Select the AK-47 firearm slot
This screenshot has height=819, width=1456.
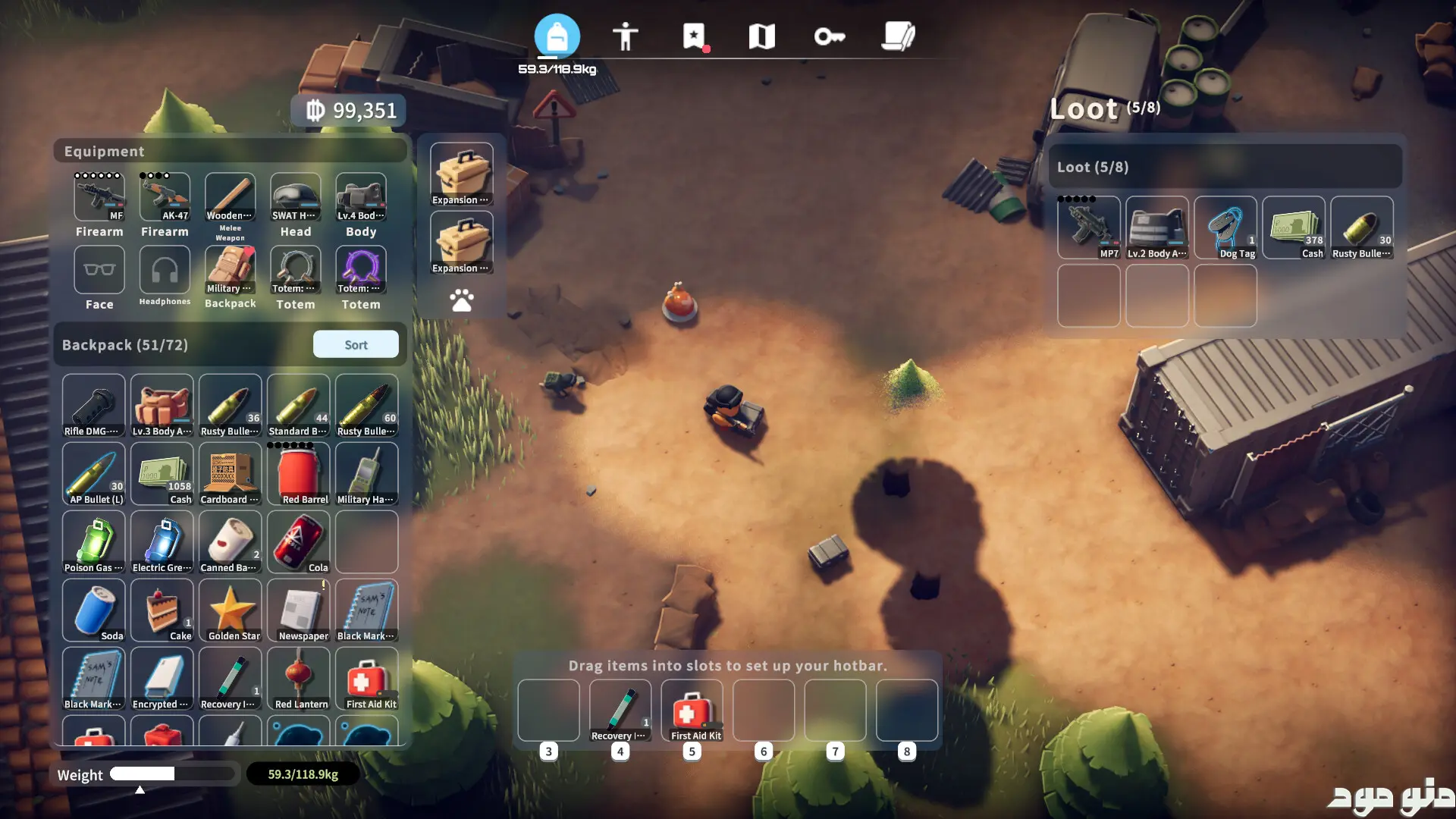click(x=165, y=197)
